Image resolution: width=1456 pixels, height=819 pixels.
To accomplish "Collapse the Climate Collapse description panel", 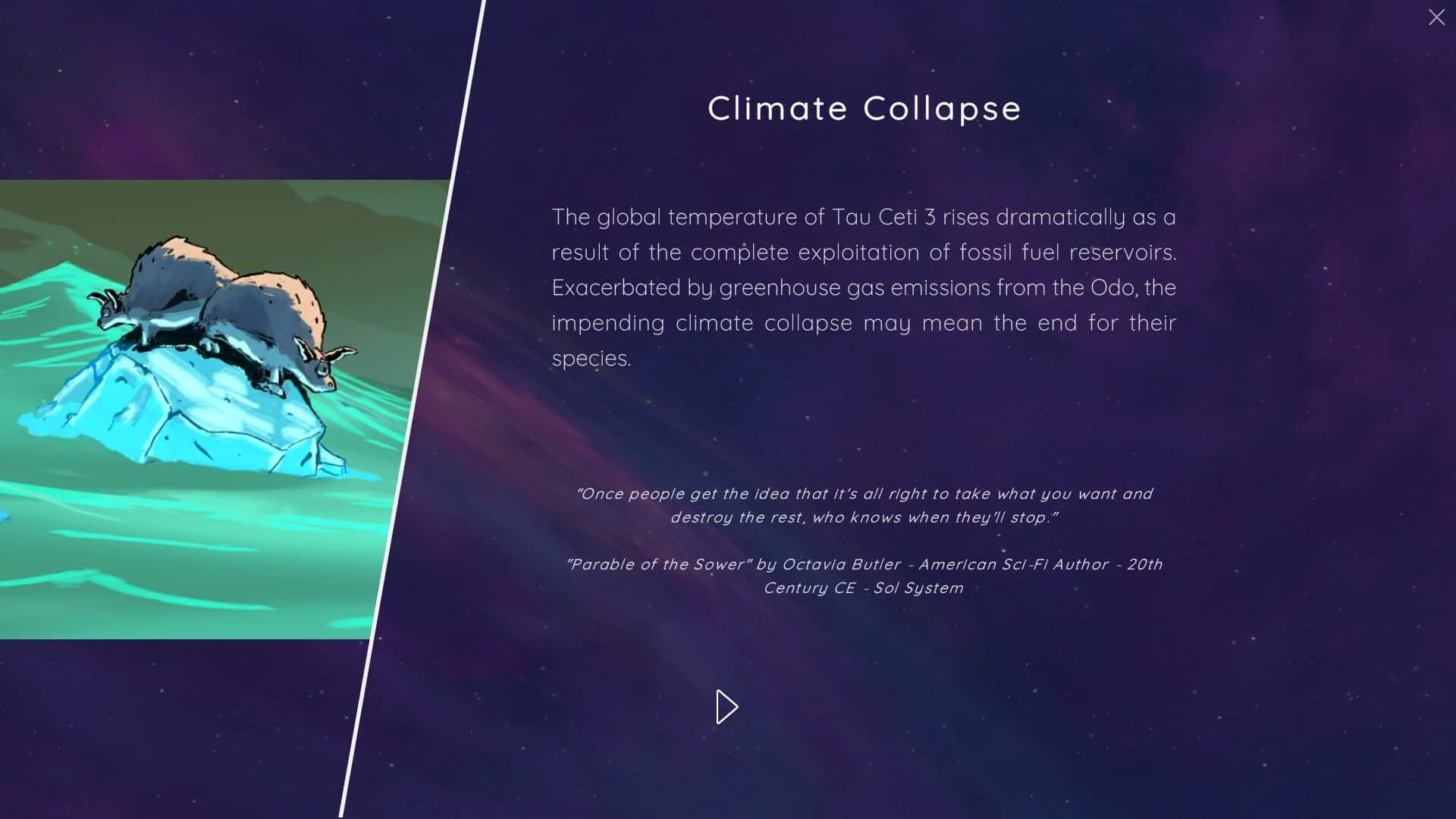I will click(1436, 17).
